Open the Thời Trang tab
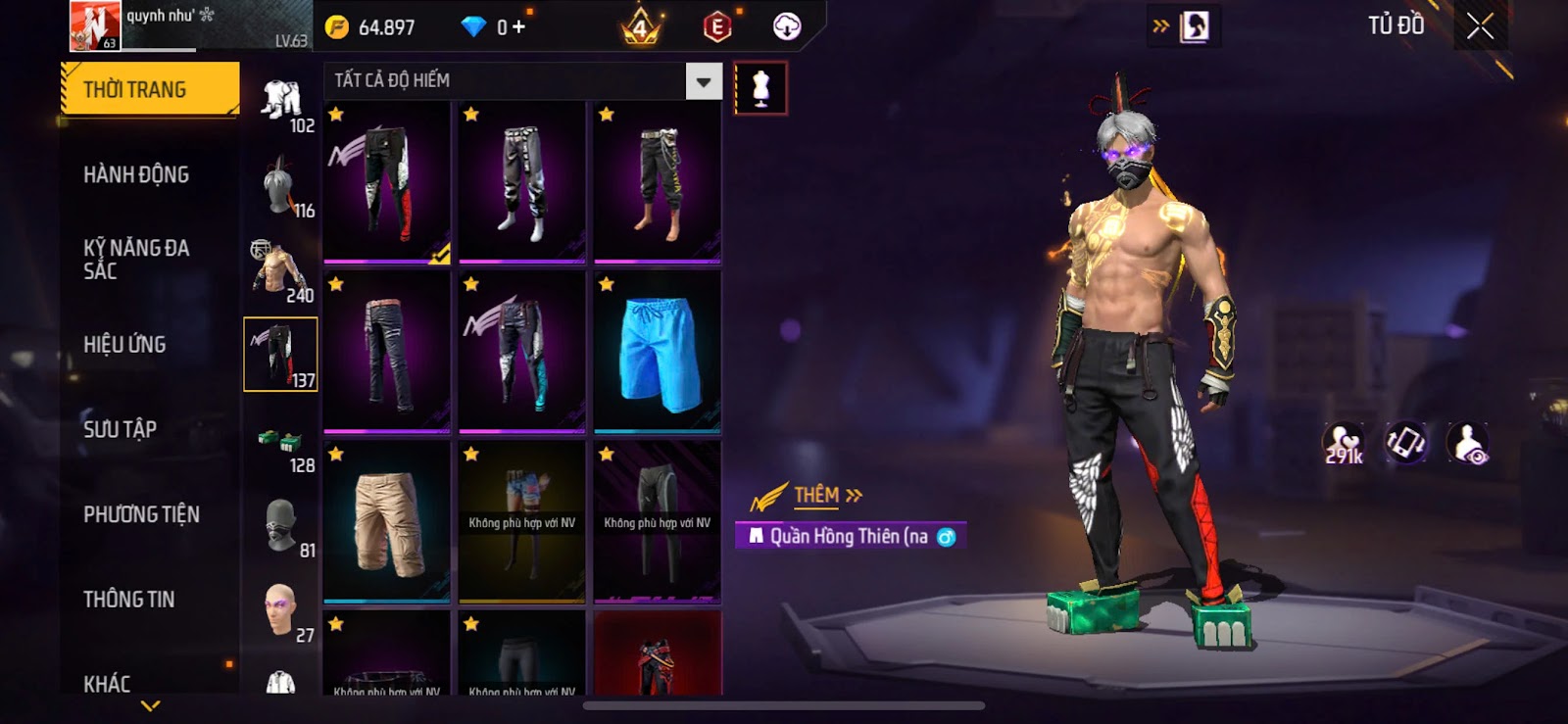This screenshot has width=1568, height=724. click(x=149, y=89)
